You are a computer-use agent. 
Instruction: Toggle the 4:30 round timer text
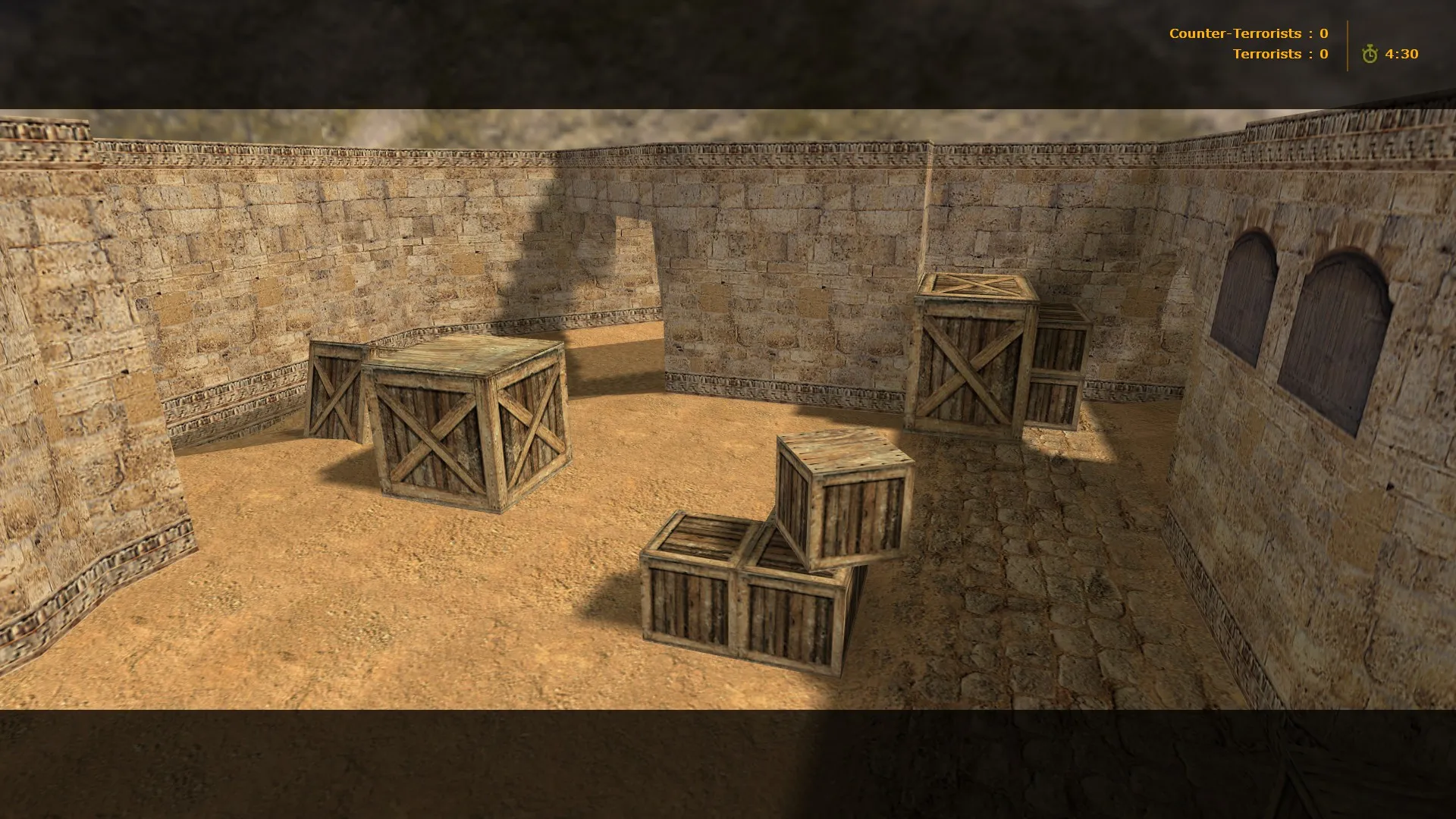tap(1403, 54)
